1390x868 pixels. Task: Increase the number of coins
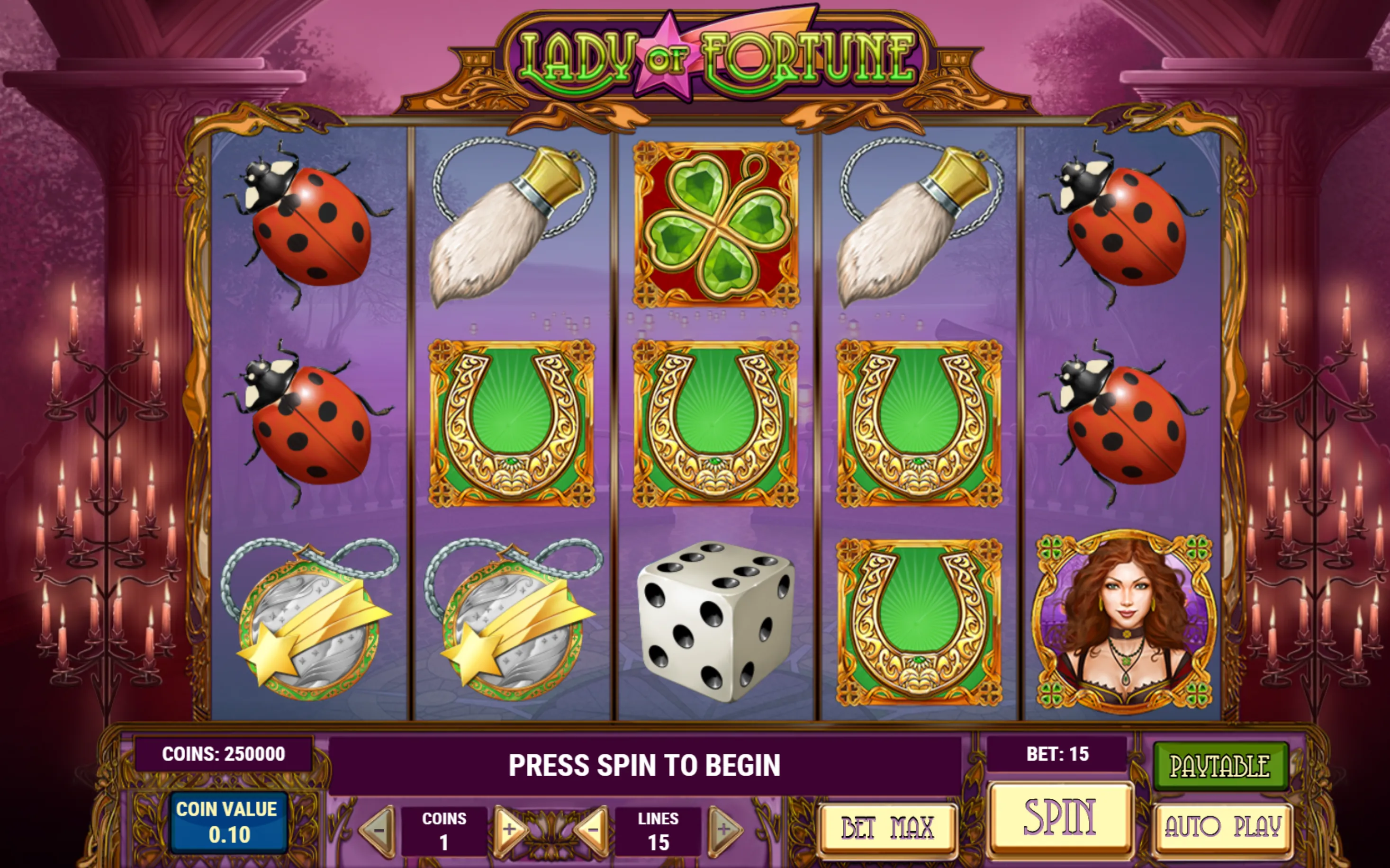click(x=509, y=830)
